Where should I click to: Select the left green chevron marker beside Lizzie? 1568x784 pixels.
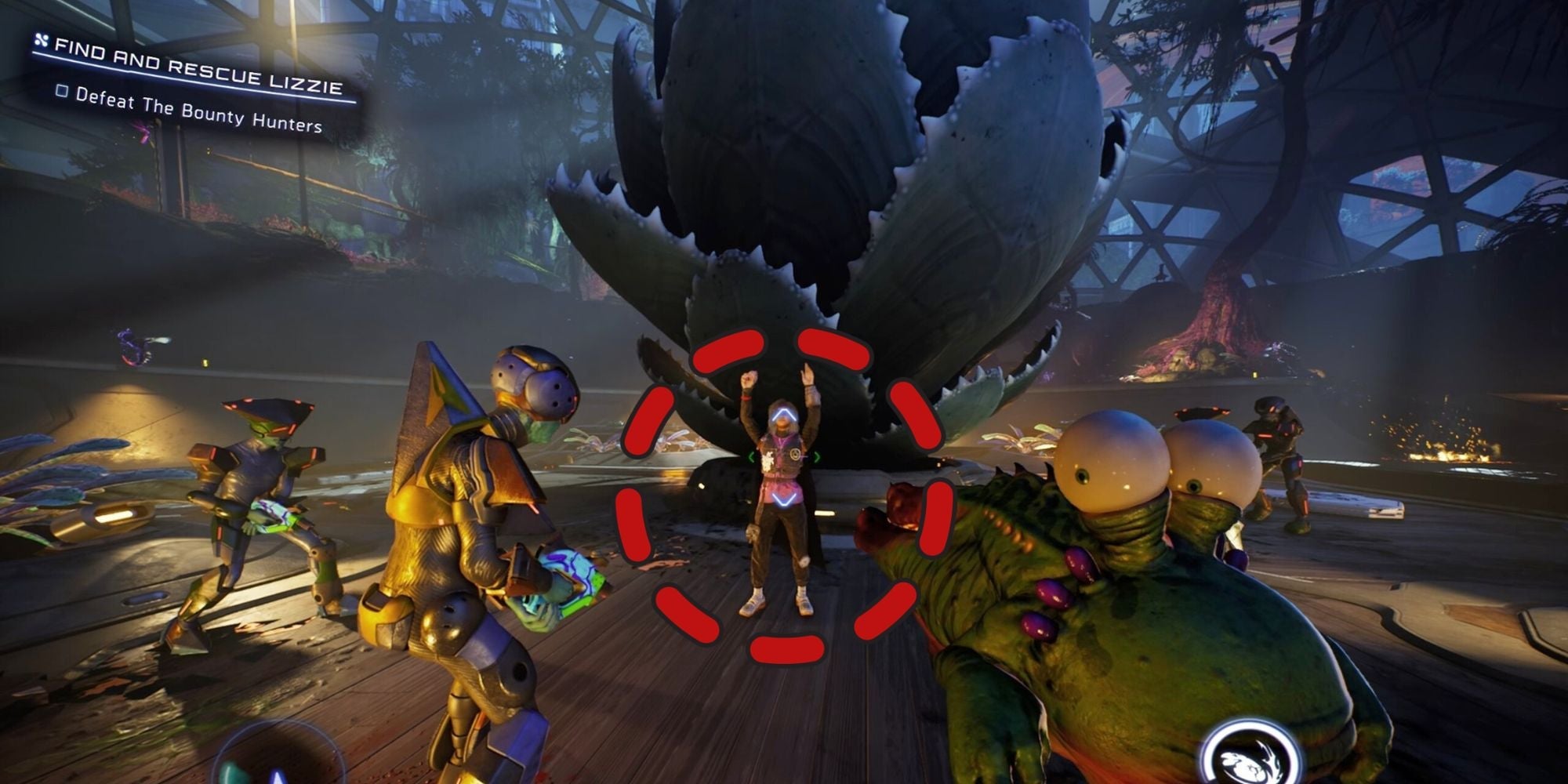click(x=752, y=456)
